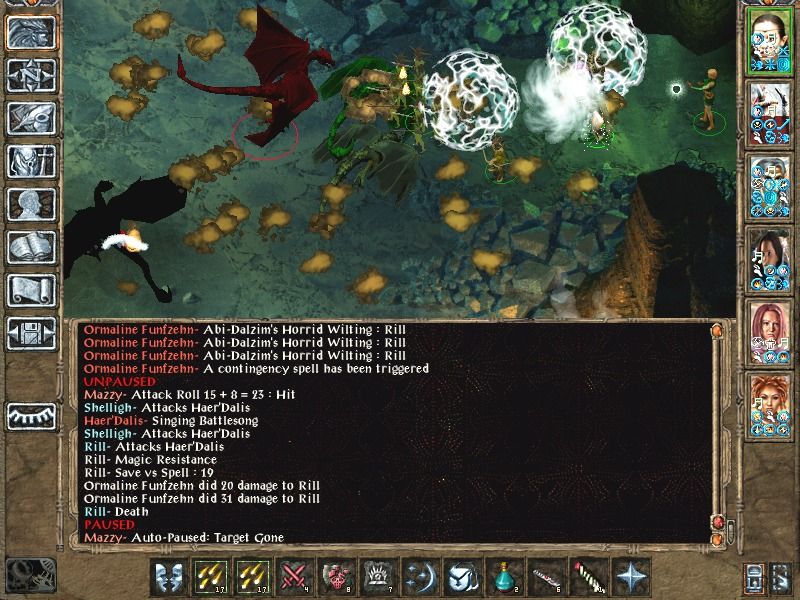Open special abilities with the four-point star
This screenshot has height=600, width=800.
click(x=631, y=578)
